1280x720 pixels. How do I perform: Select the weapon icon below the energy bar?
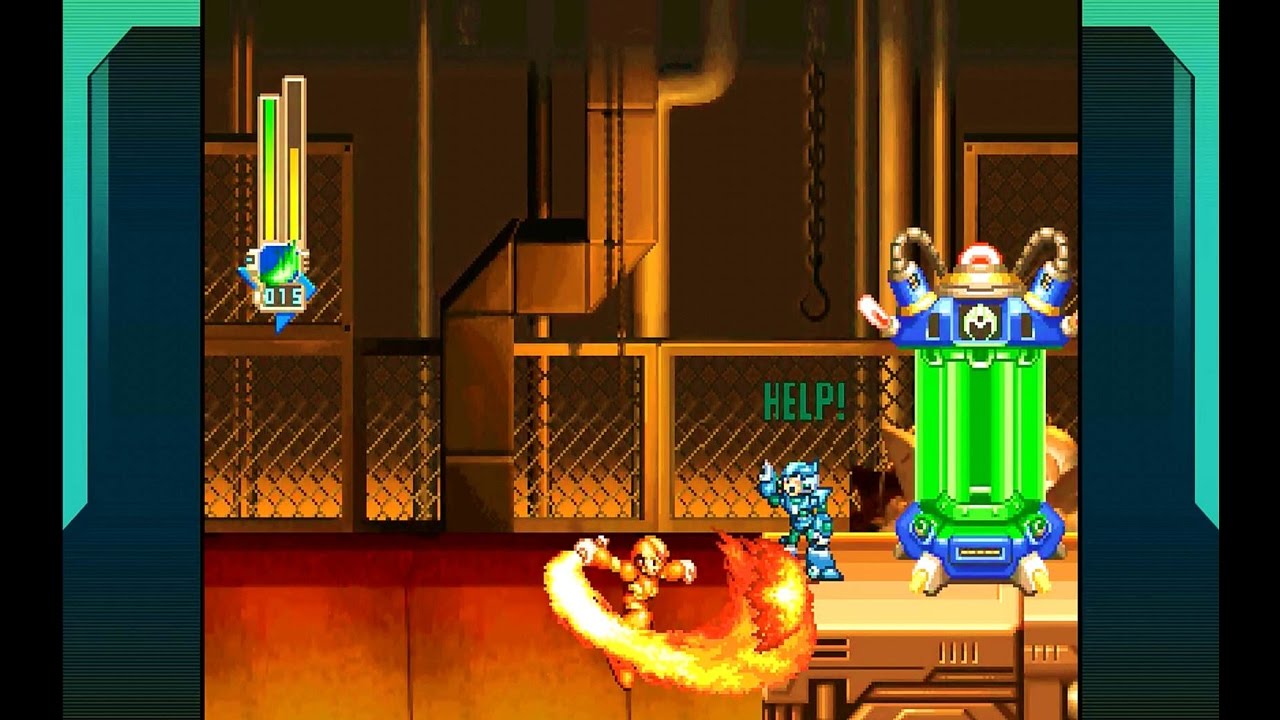276,264
